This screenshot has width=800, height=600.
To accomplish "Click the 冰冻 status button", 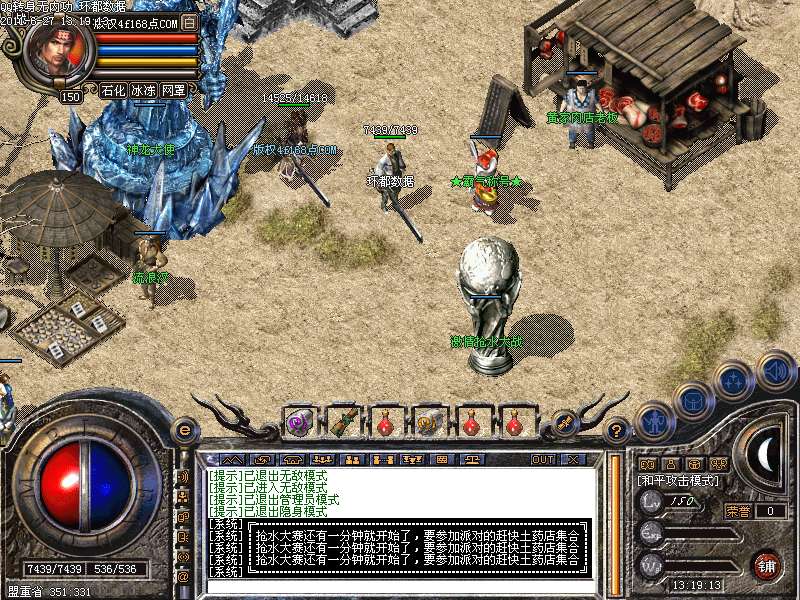I will [143, 90].
